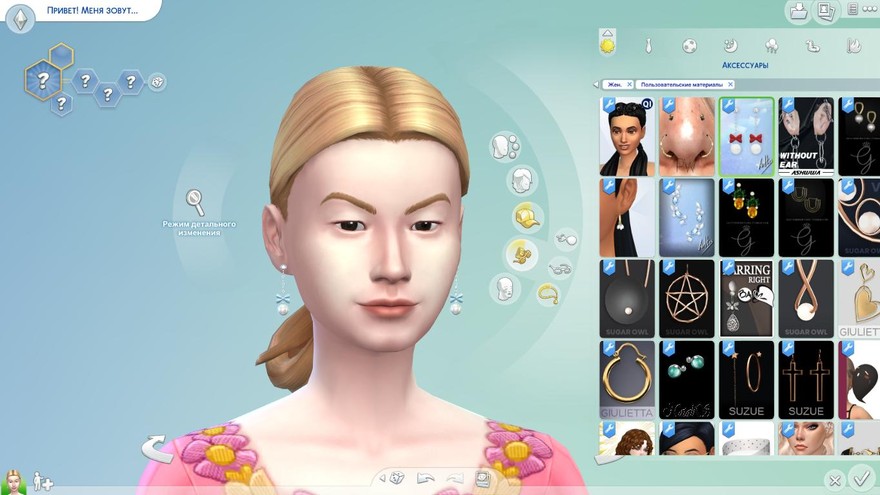Choose the hairstyle category icon
The width and height of the screenshot is (880, 495).
tap(521, 181)
